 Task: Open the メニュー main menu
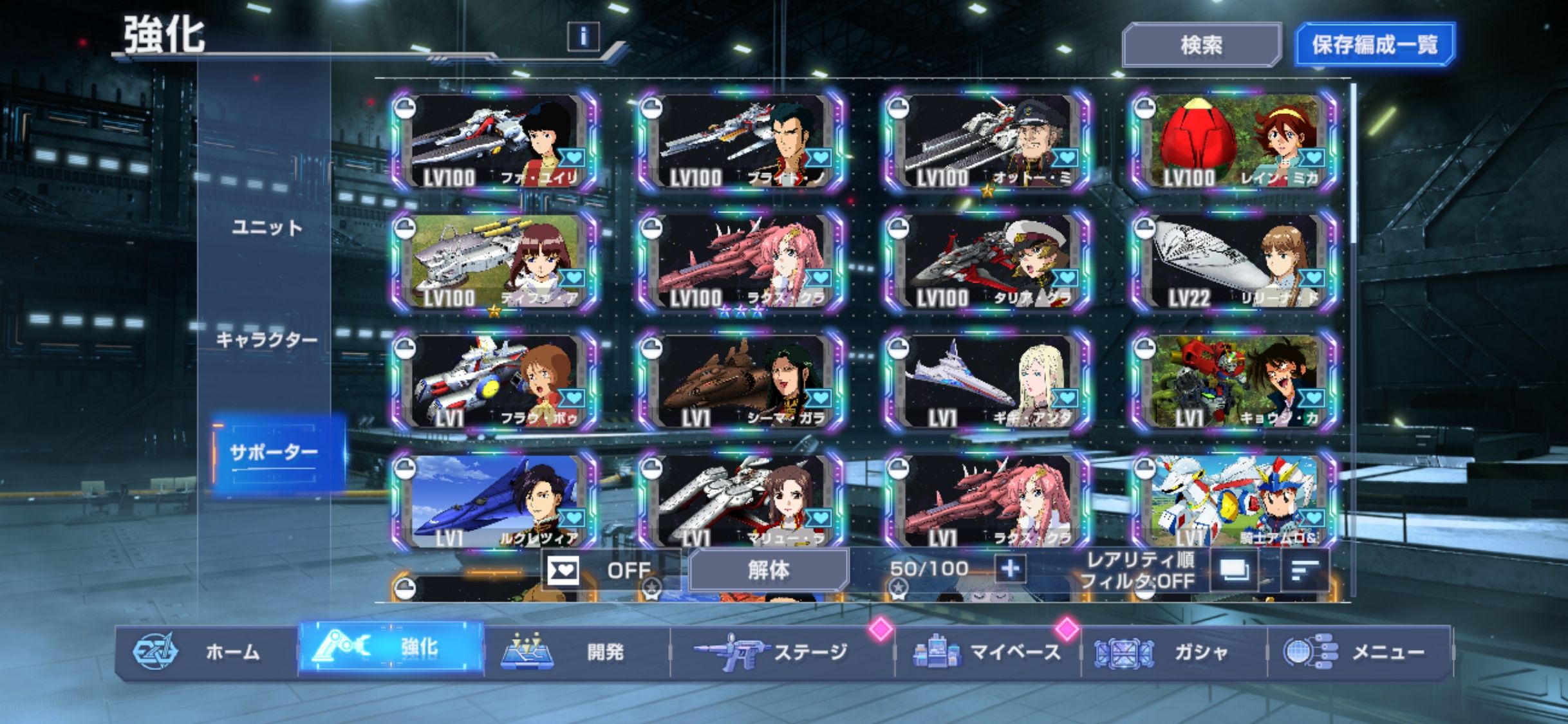[x=1359, y=652]
